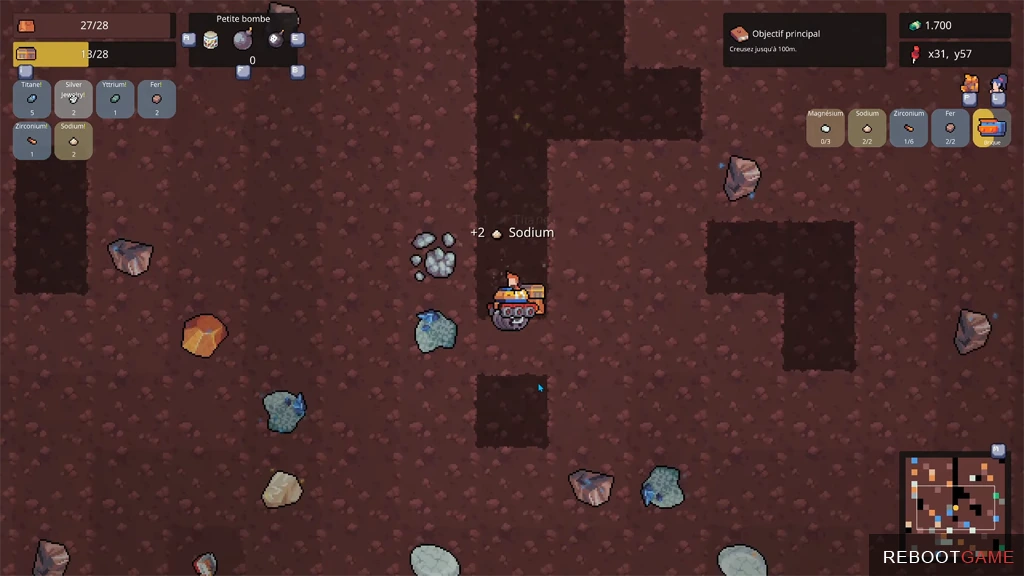Pick the Sodium inventory slot
Screen dimensions: 1024x576
pos(73,141)
